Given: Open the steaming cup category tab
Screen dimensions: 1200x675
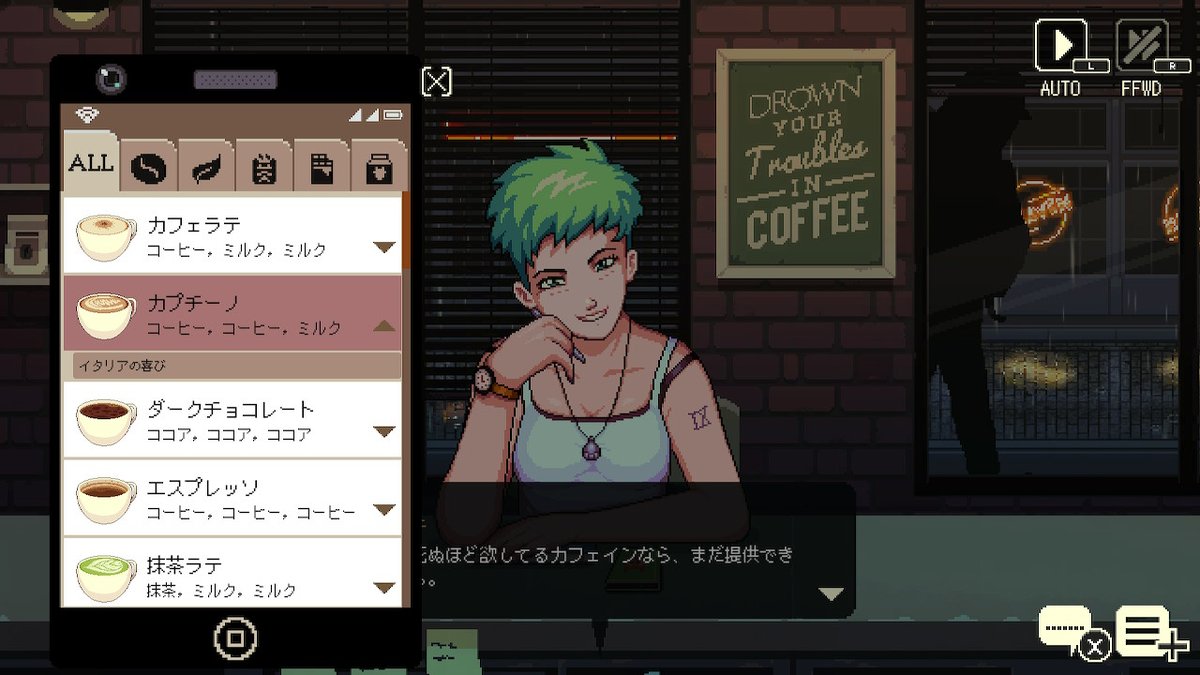Looking at the screenshot, I should click(264, 167).
